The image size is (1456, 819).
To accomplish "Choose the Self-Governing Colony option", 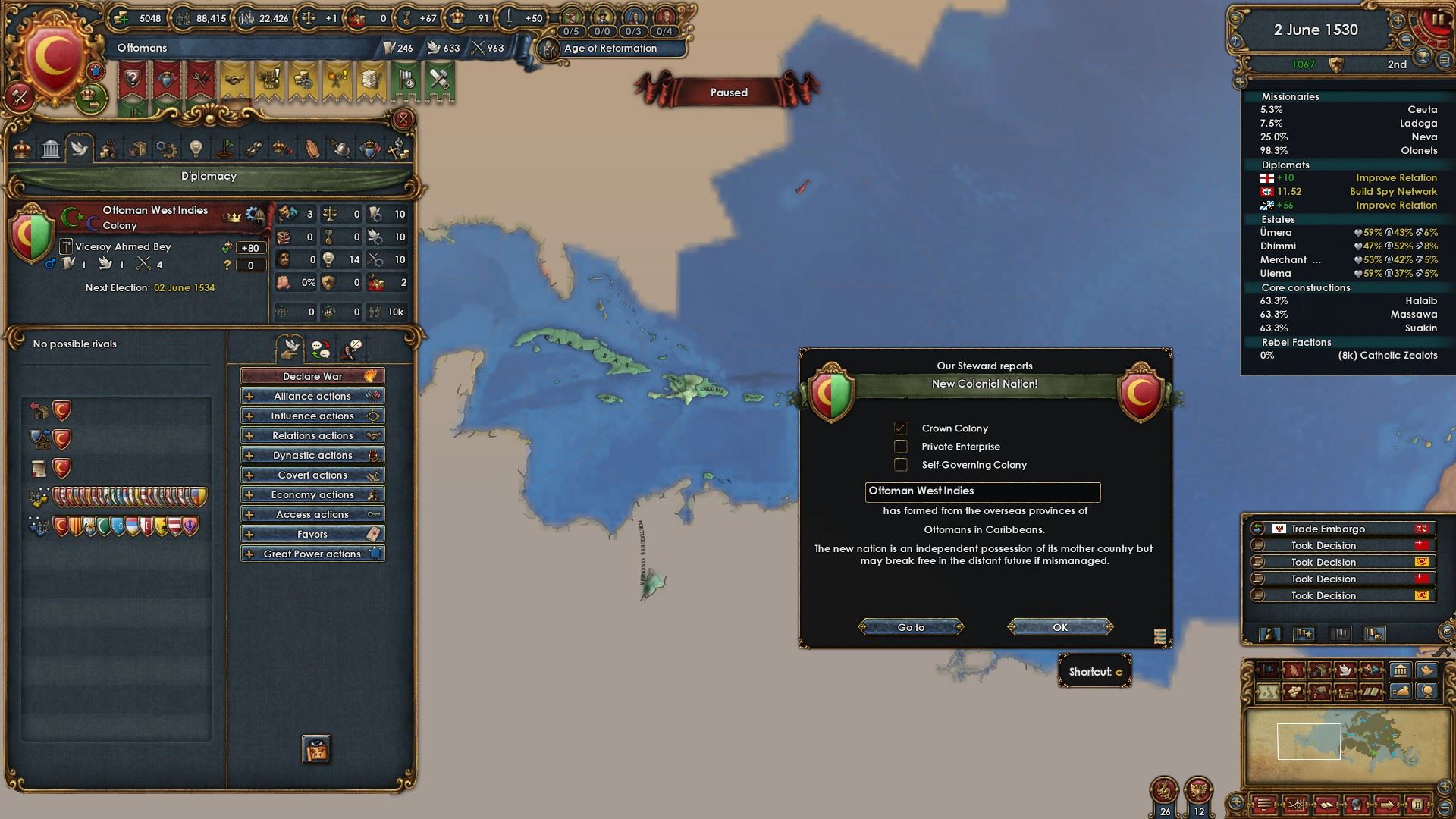I will [x=901, y=465].
